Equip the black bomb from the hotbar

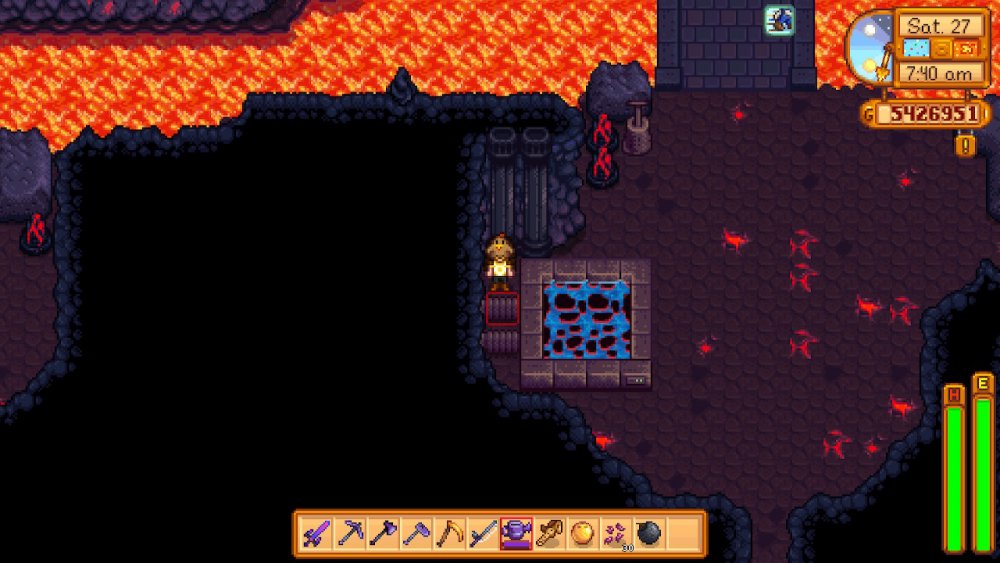[x=648, y=534]
